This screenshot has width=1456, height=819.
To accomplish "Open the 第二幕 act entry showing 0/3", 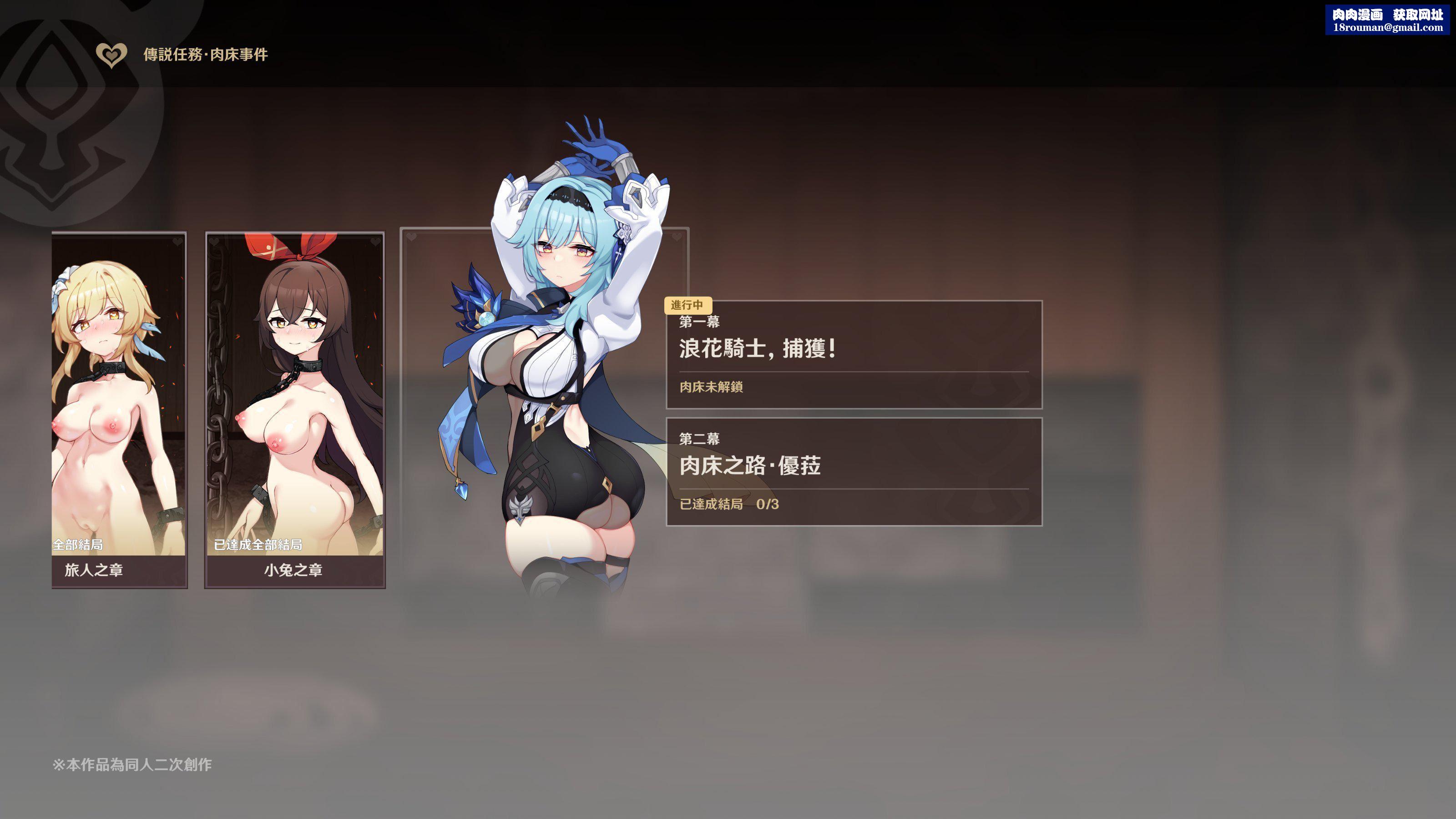I will pyautogui.click(x=854, y=471).
